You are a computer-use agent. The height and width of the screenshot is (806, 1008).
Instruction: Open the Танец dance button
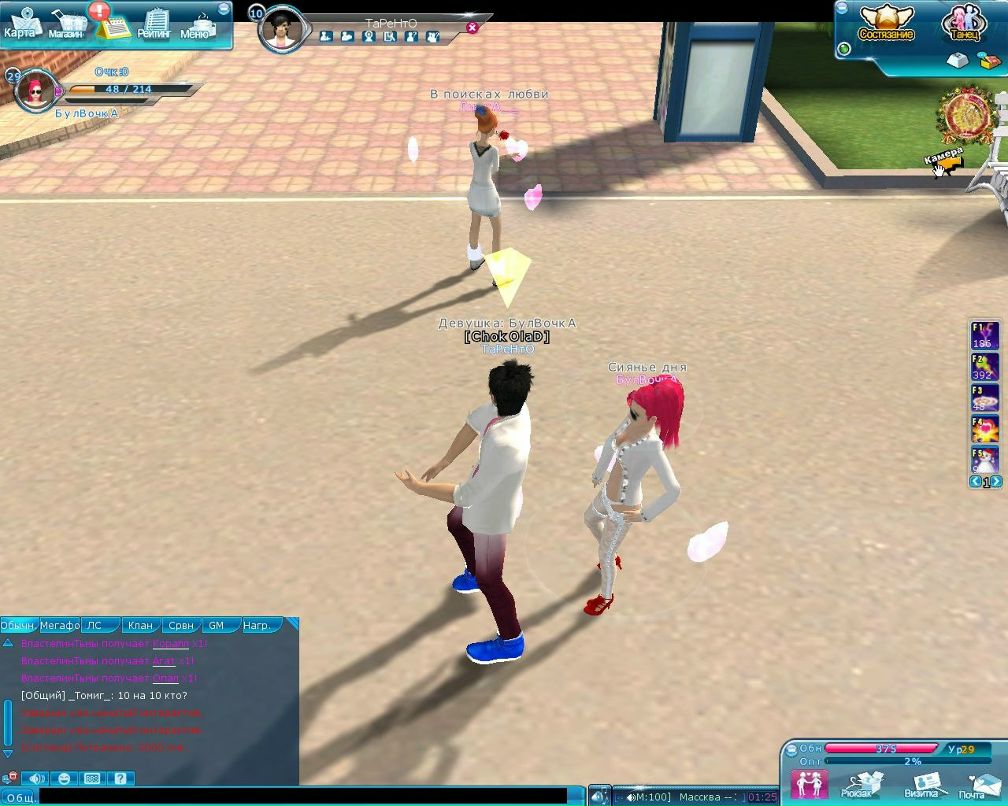[x=963, y=22]
